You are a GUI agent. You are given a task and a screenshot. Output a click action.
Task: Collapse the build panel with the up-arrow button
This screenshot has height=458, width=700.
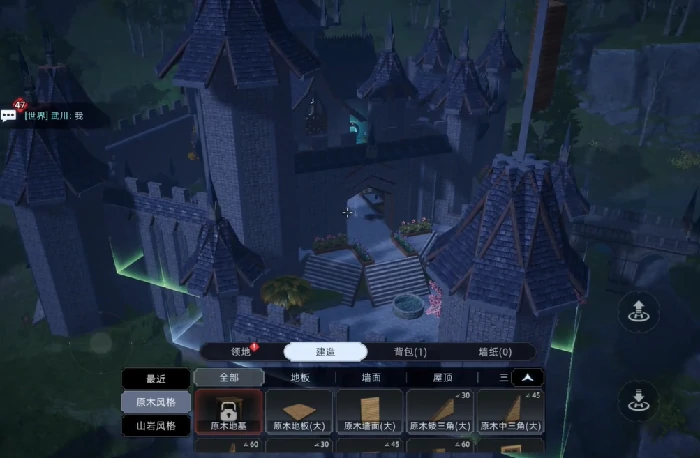(x=527, y=377)
